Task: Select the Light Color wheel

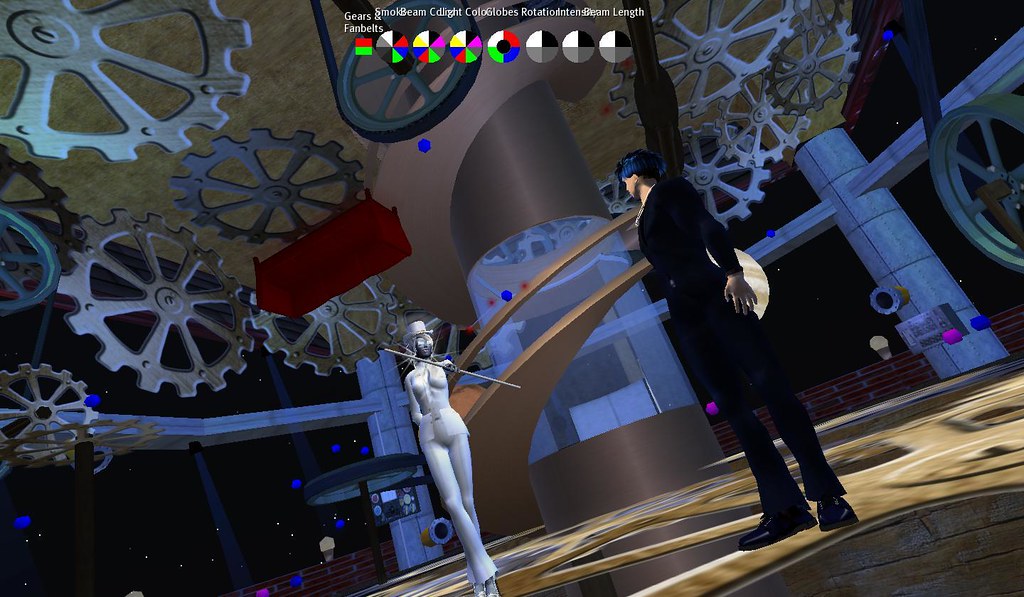Action: [465, 46]
